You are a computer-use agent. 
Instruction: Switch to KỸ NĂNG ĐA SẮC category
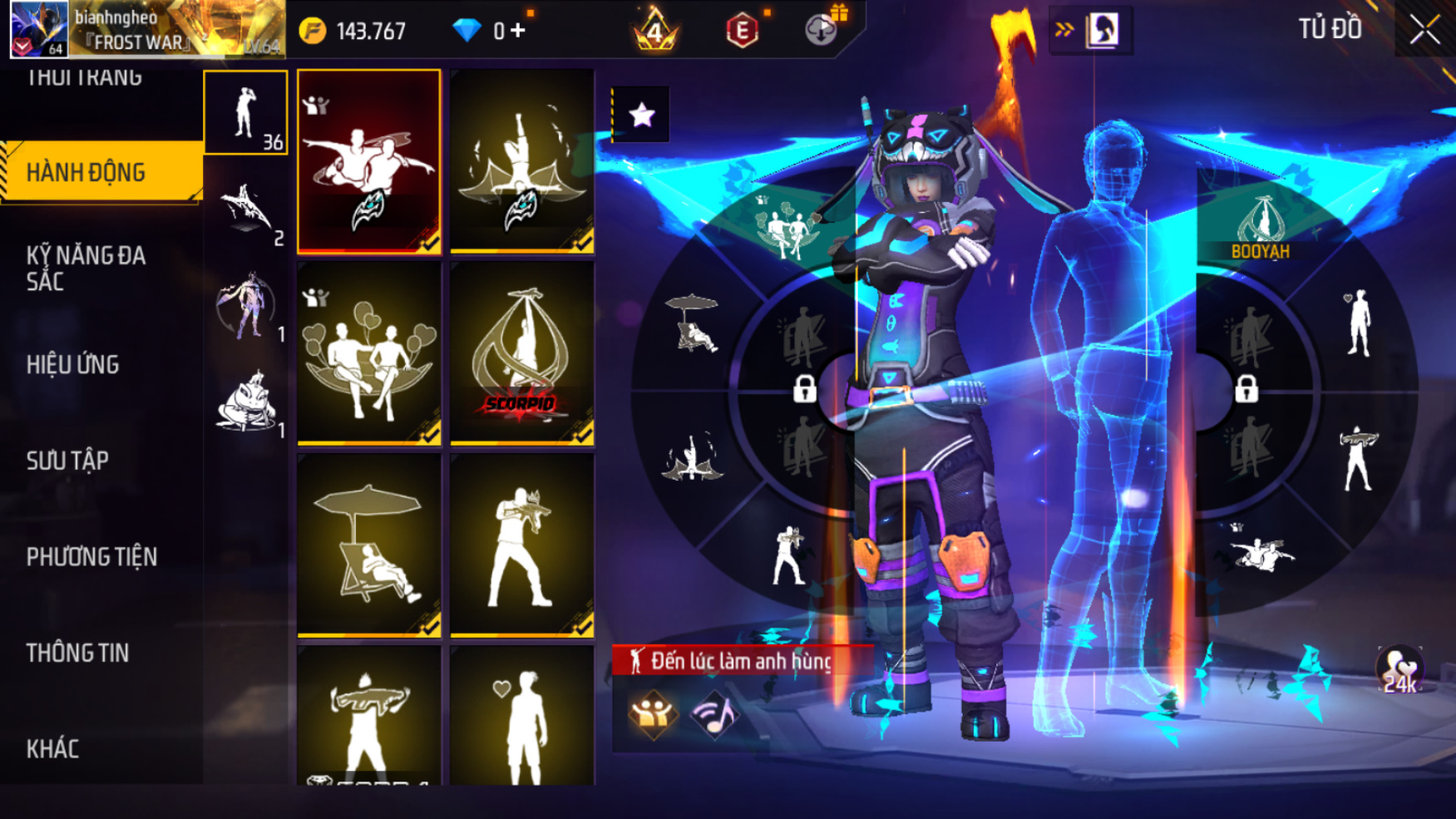click(86, 268)
